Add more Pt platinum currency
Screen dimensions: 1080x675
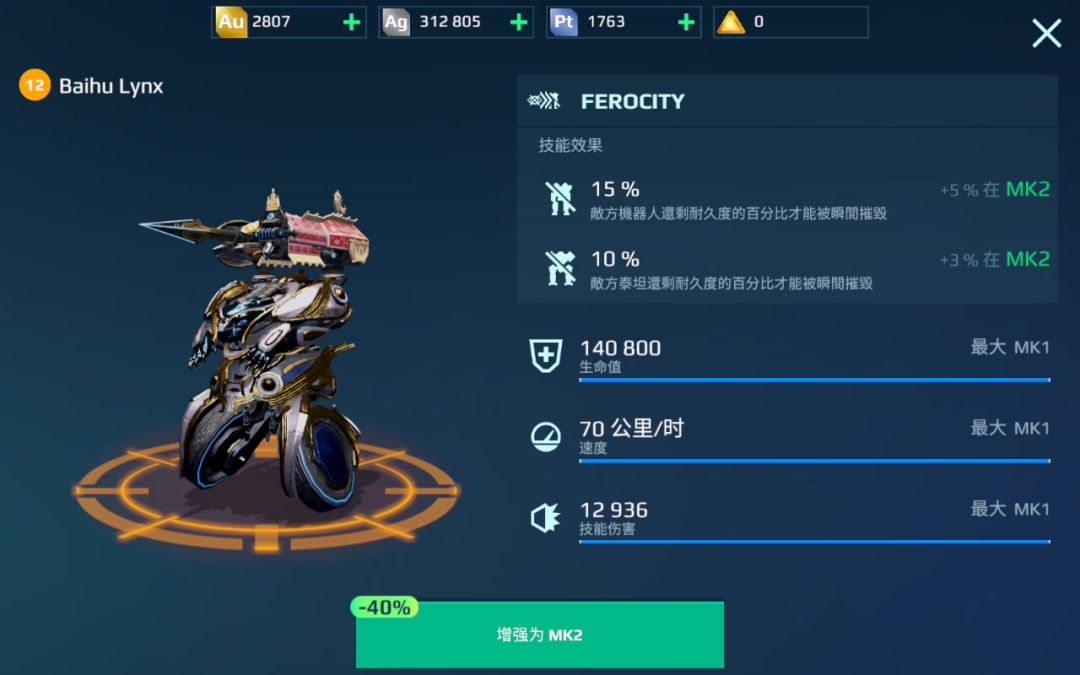tap(686, 22)
